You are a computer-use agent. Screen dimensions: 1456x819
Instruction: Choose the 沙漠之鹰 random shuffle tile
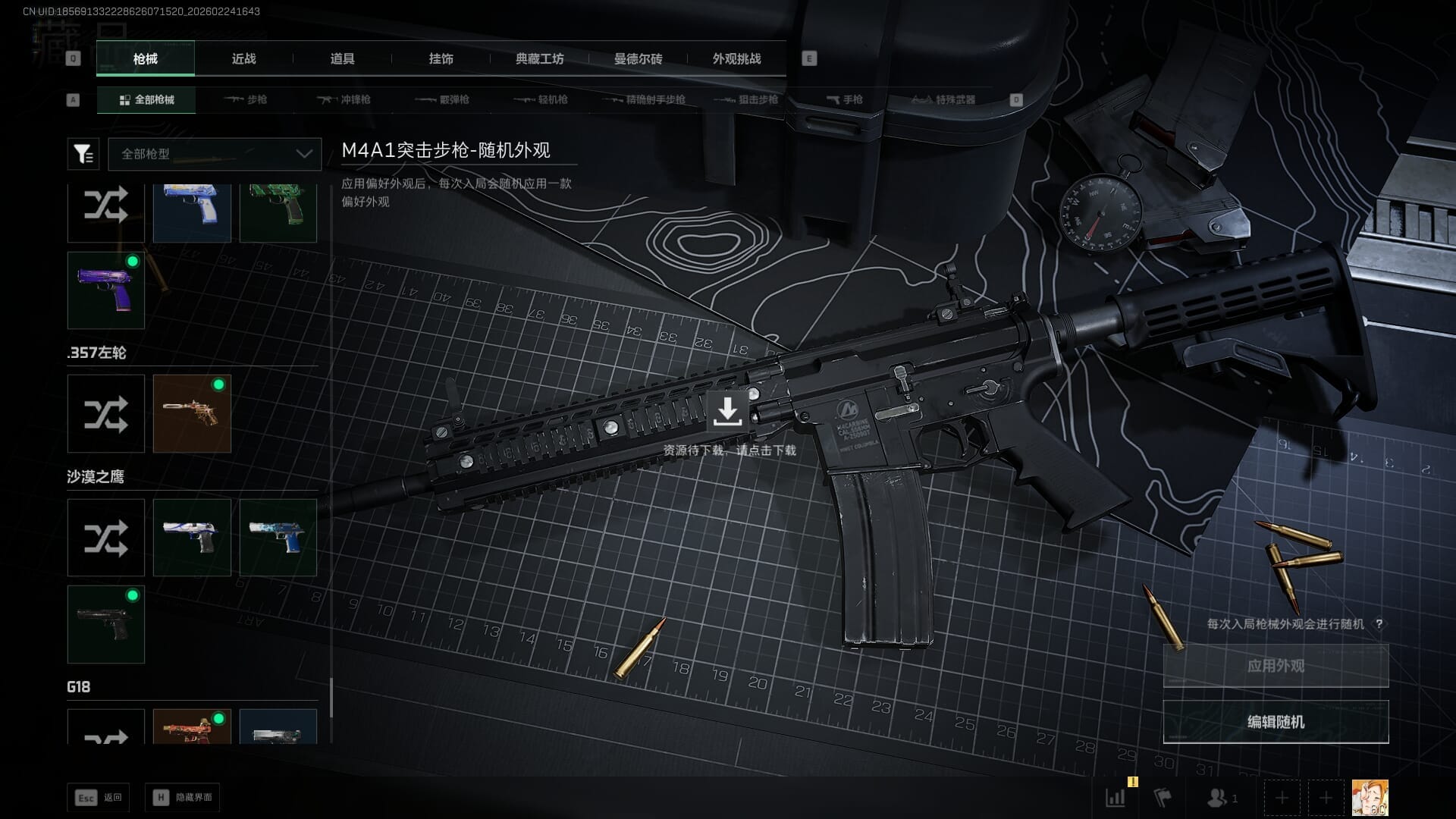tap(105, 538)
